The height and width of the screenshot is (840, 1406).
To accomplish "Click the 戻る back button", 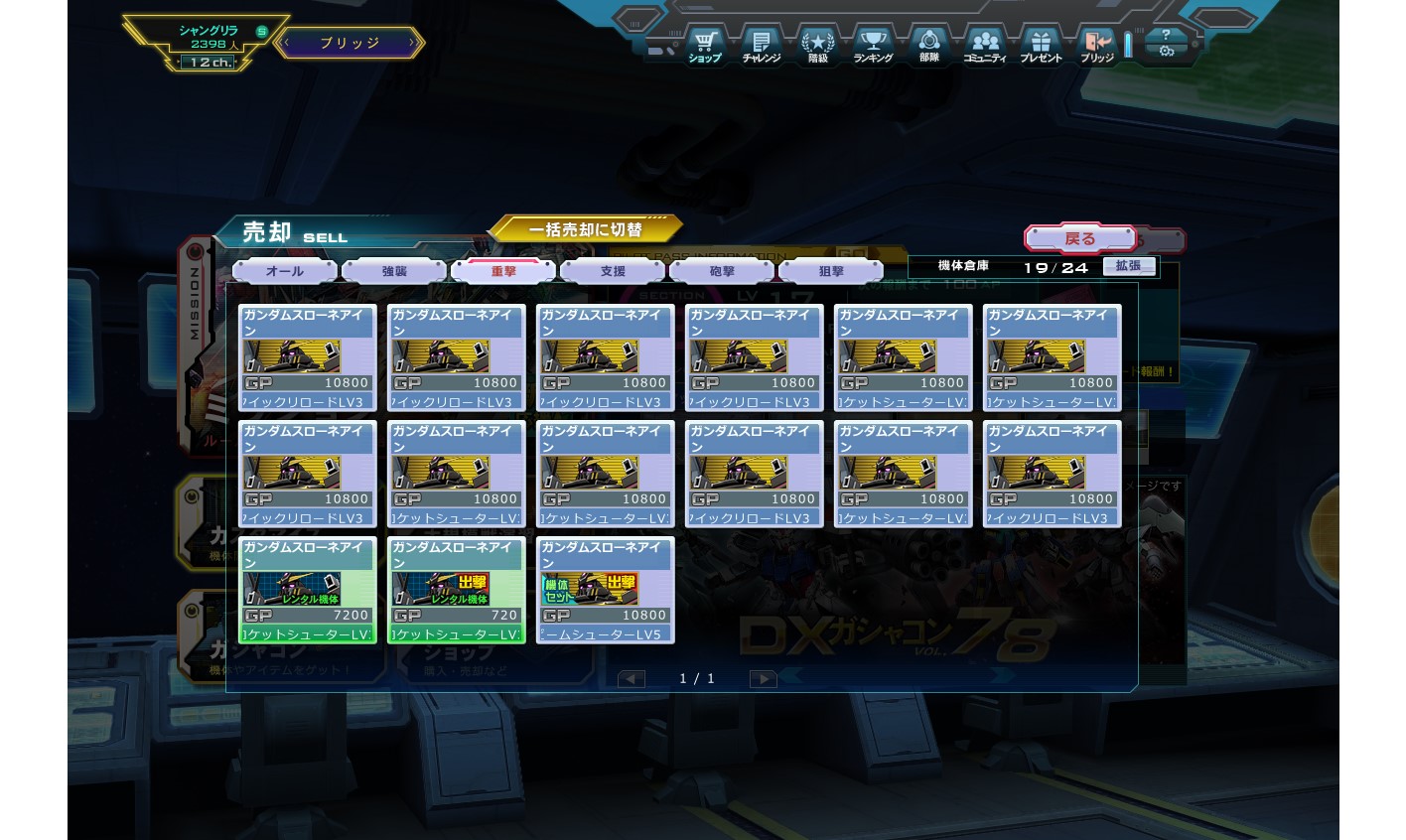I will click(x=1079, y=239).
